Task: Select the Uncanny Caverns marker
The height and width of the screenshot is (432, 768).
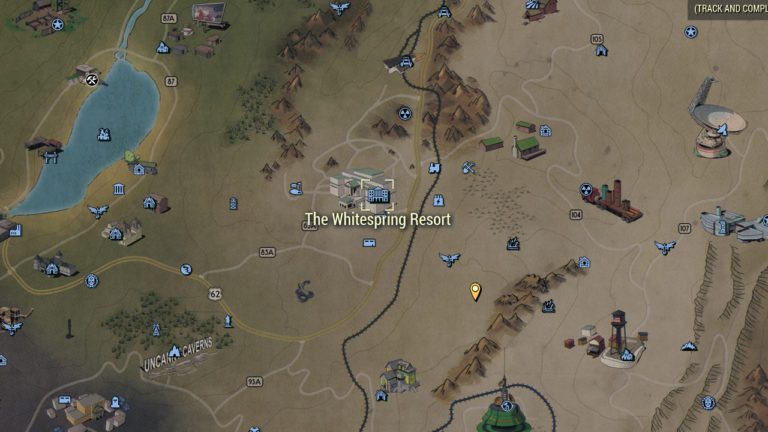Action: click(176, 351)
